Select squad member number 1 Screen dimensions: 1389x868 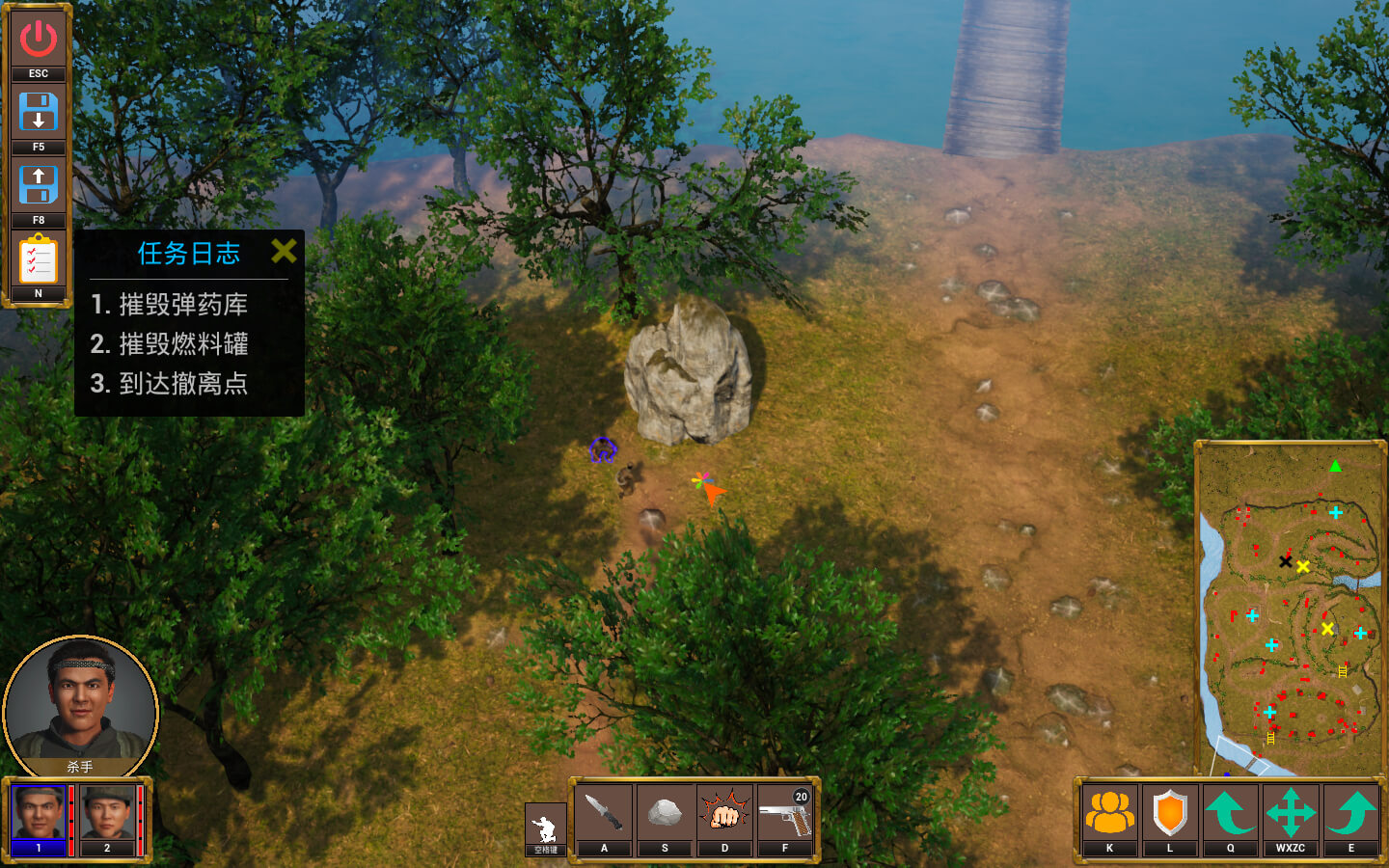click(x=39, y=816)
